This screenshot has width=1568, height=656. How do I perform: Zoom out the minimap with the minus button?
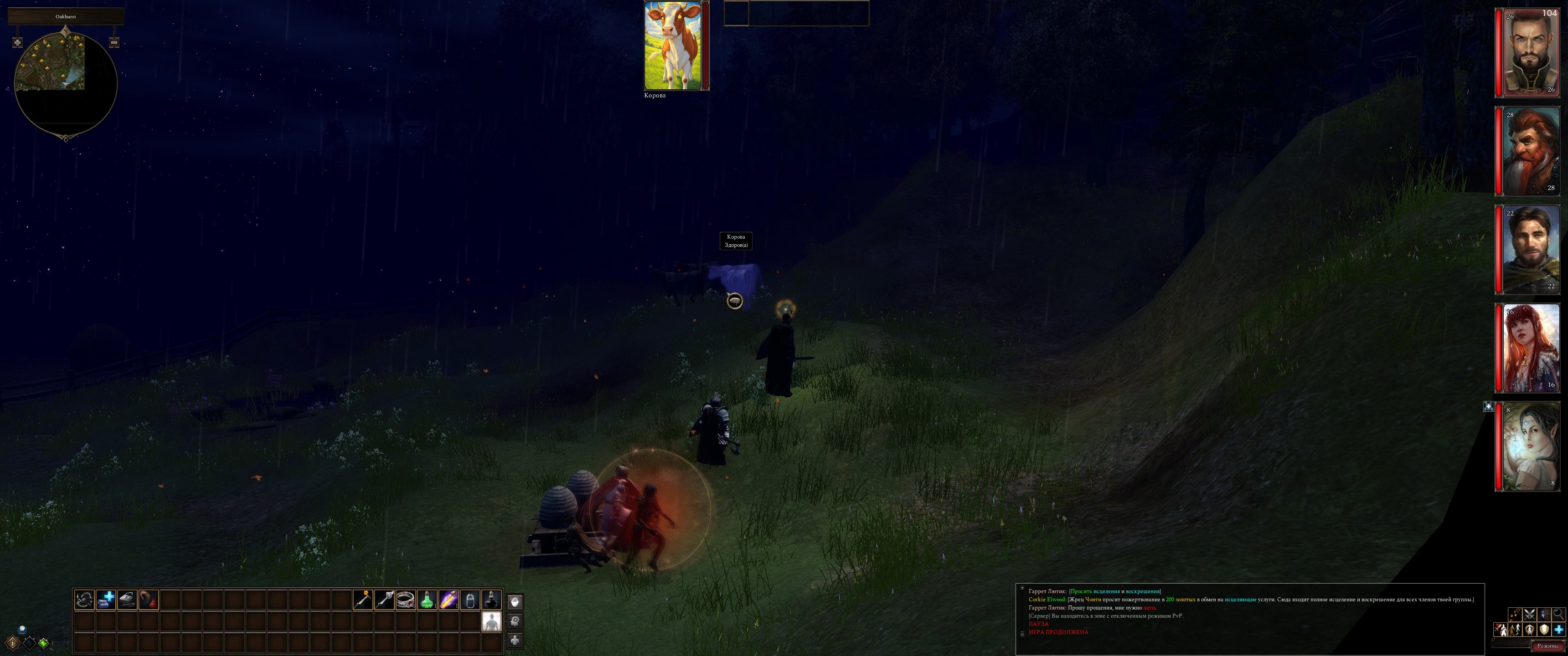click(x=114, y=43)
